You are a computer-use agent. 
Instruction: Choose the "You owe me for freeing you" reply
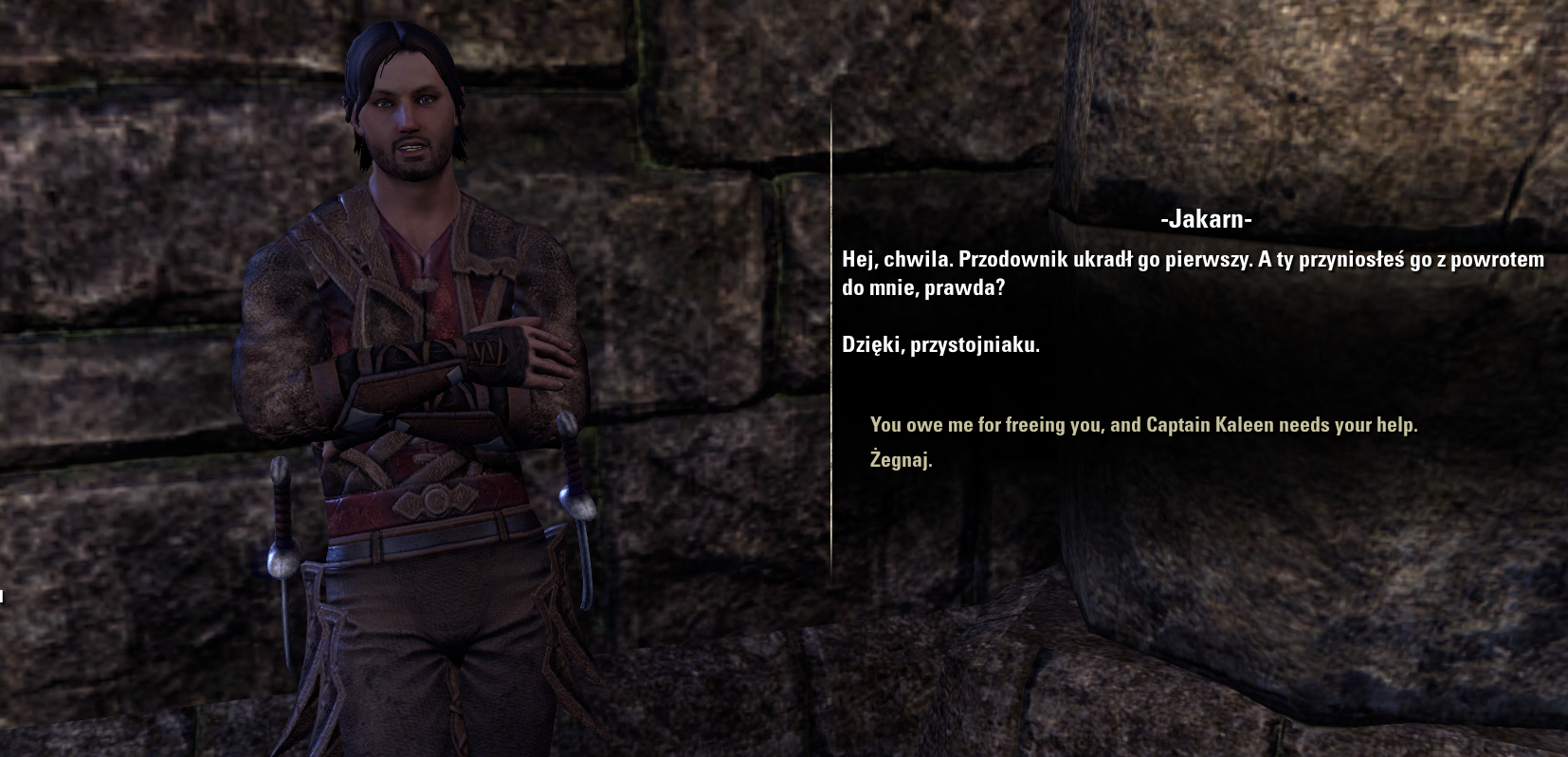pyautogui.click(x=1143, y=425)
